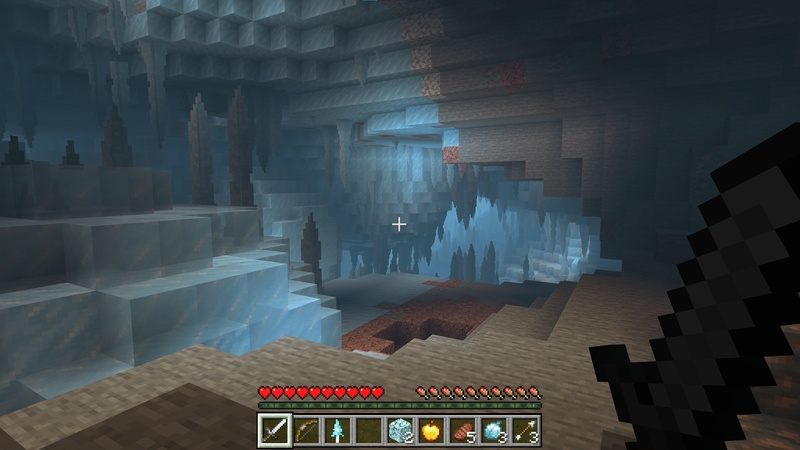Select the bow in the hotbar
This screenshot has height=450, width=800.
coord(306,430)
